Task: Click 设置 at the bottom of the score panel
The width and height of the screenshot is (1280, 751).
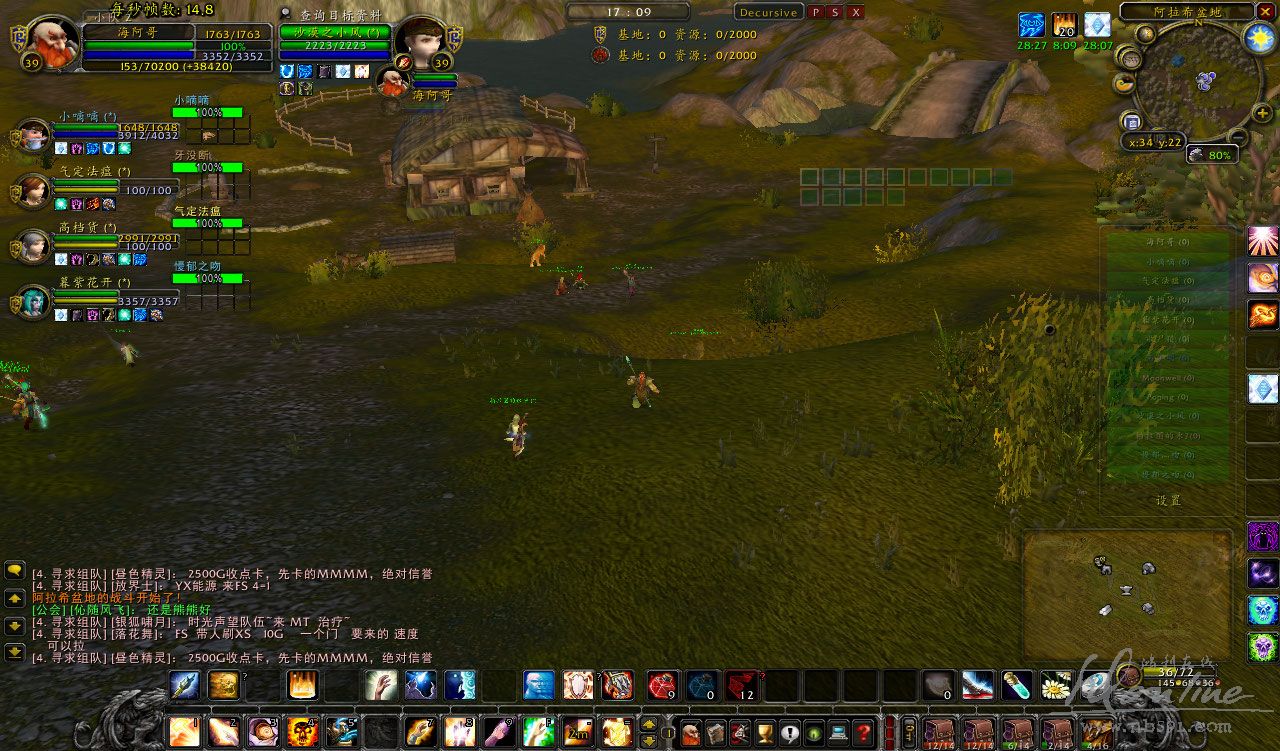Action: 1168,500
